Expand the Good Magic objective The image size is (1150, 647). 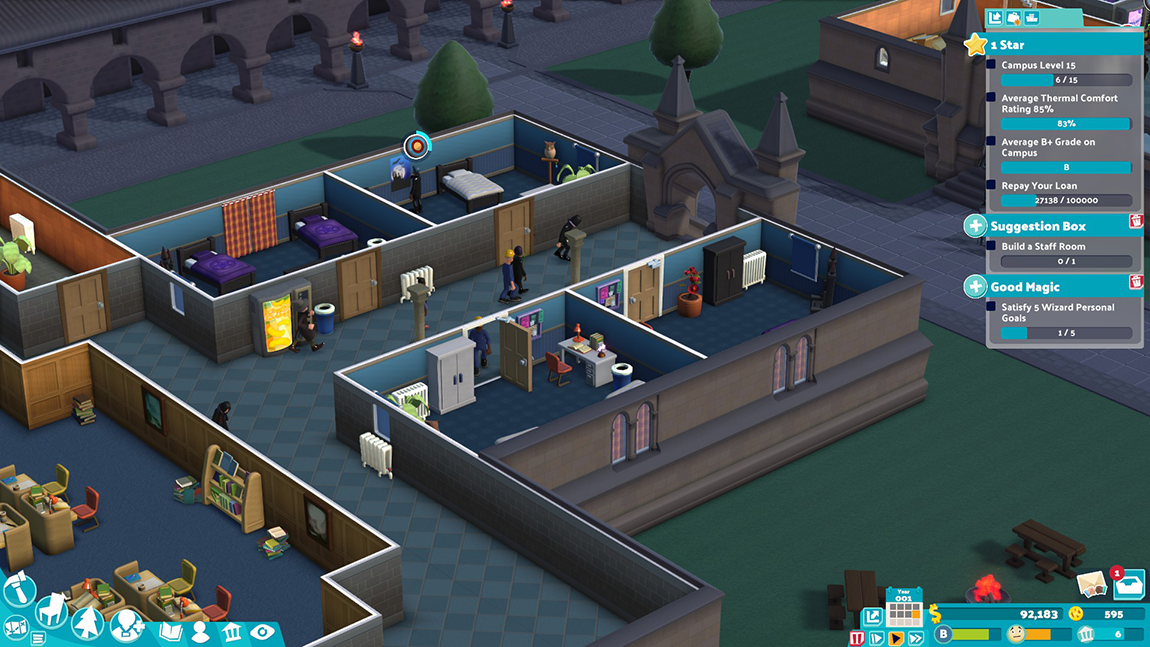click(x=975, y=287)
